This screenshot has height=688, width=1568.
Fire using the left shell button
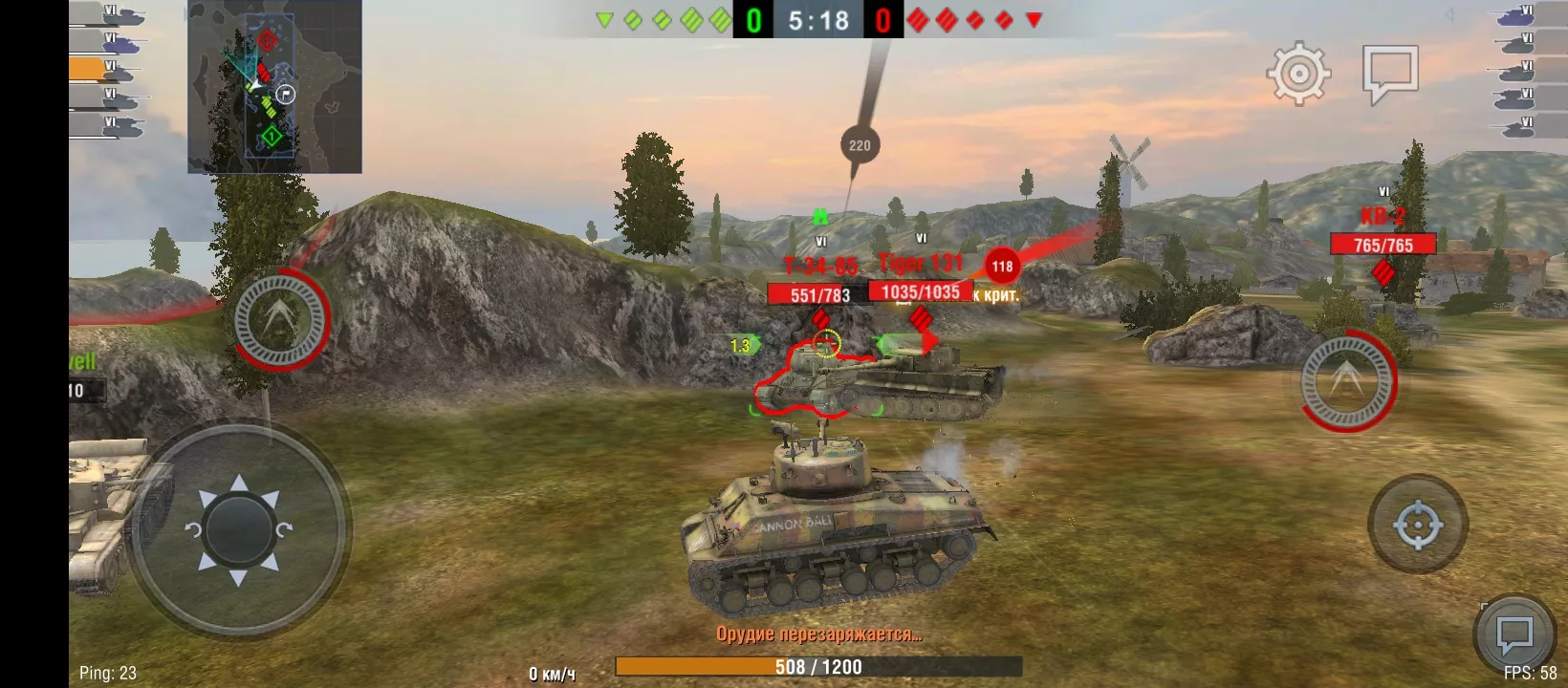(280, 319)
